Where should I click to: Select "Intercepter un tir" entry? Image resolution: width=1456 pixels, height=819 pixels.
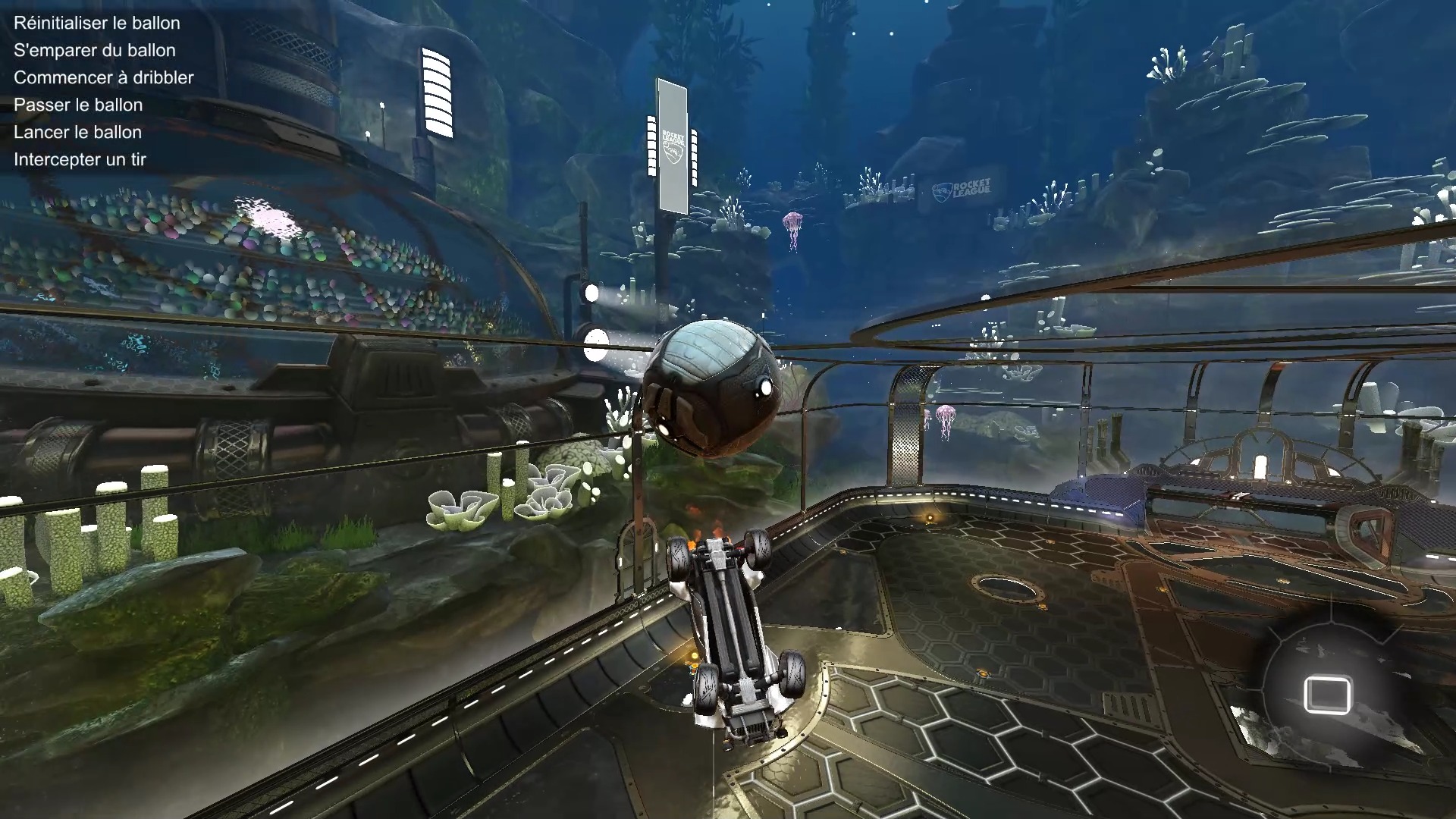80,159
